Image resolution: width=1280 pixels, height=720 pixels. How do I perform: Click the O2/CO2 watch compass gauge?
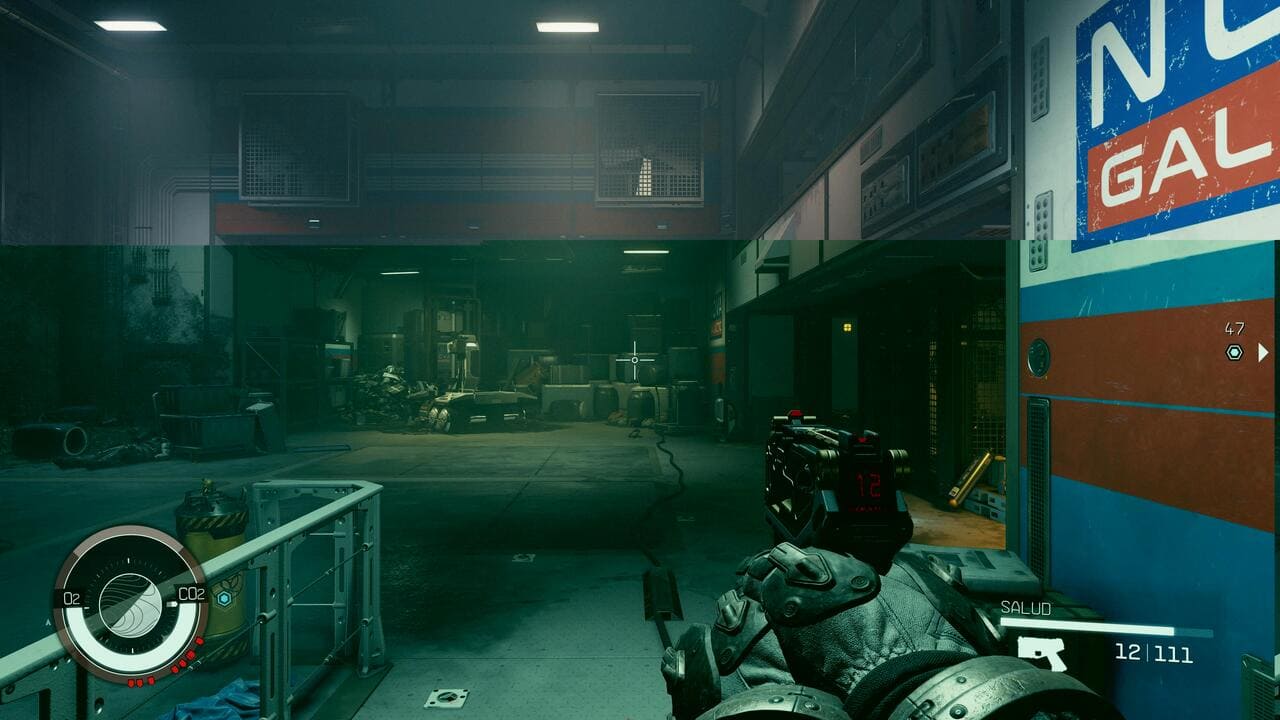[x=130, y=604]
